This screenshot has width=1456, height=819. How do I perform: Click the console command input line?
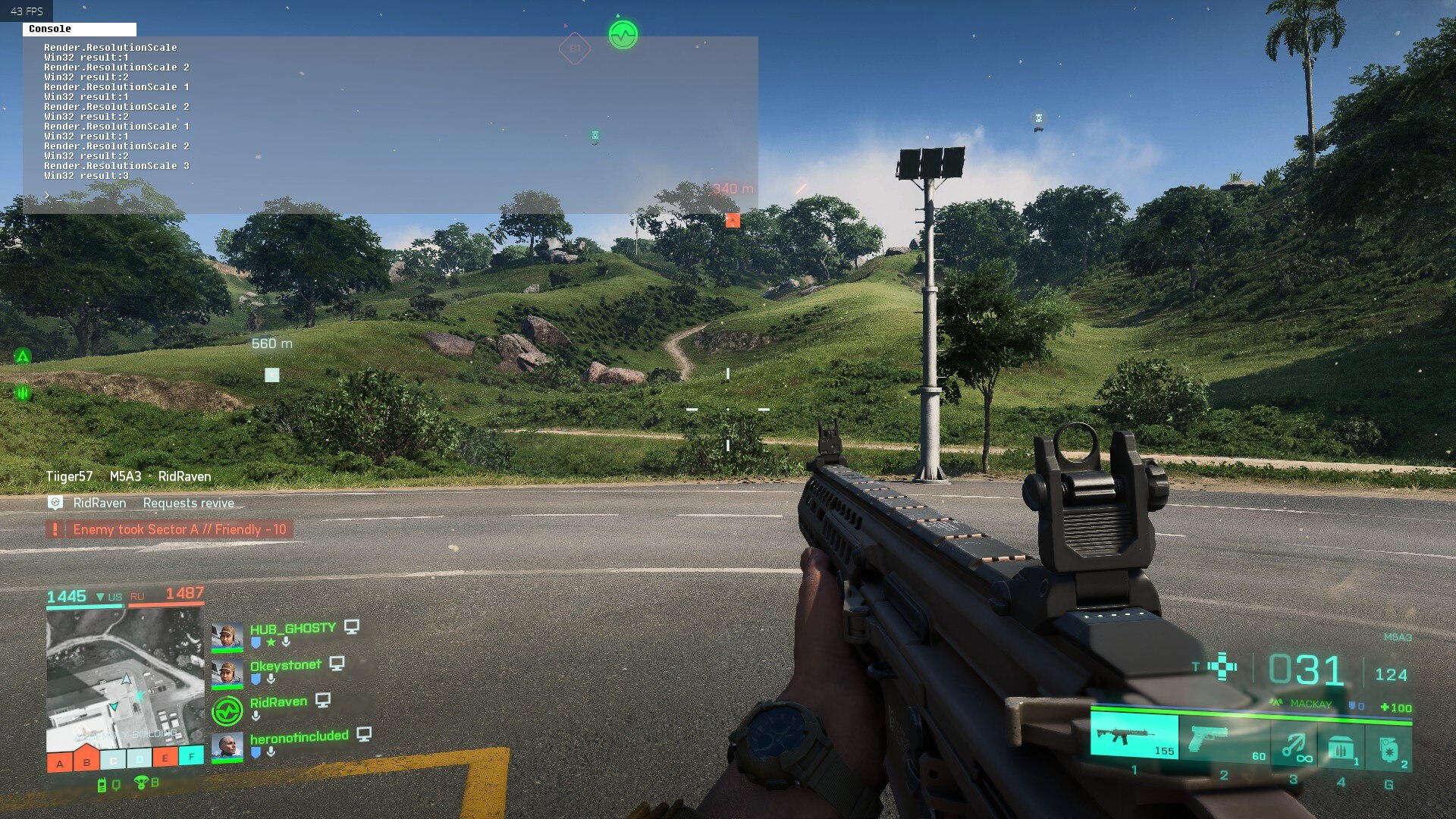coord(379,196)
